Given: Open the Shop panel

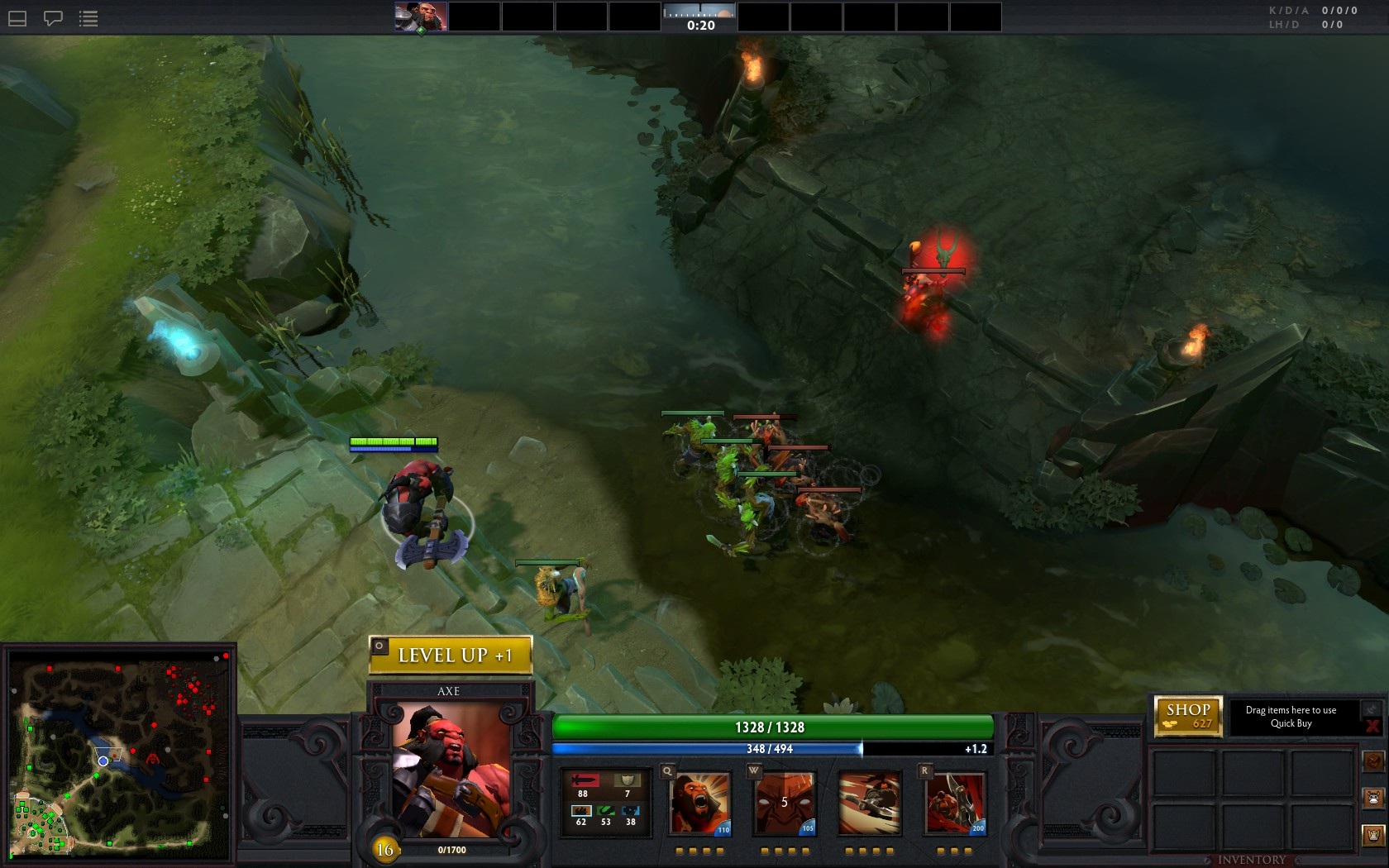Looking at the screenshot, I should point(1188,716).
